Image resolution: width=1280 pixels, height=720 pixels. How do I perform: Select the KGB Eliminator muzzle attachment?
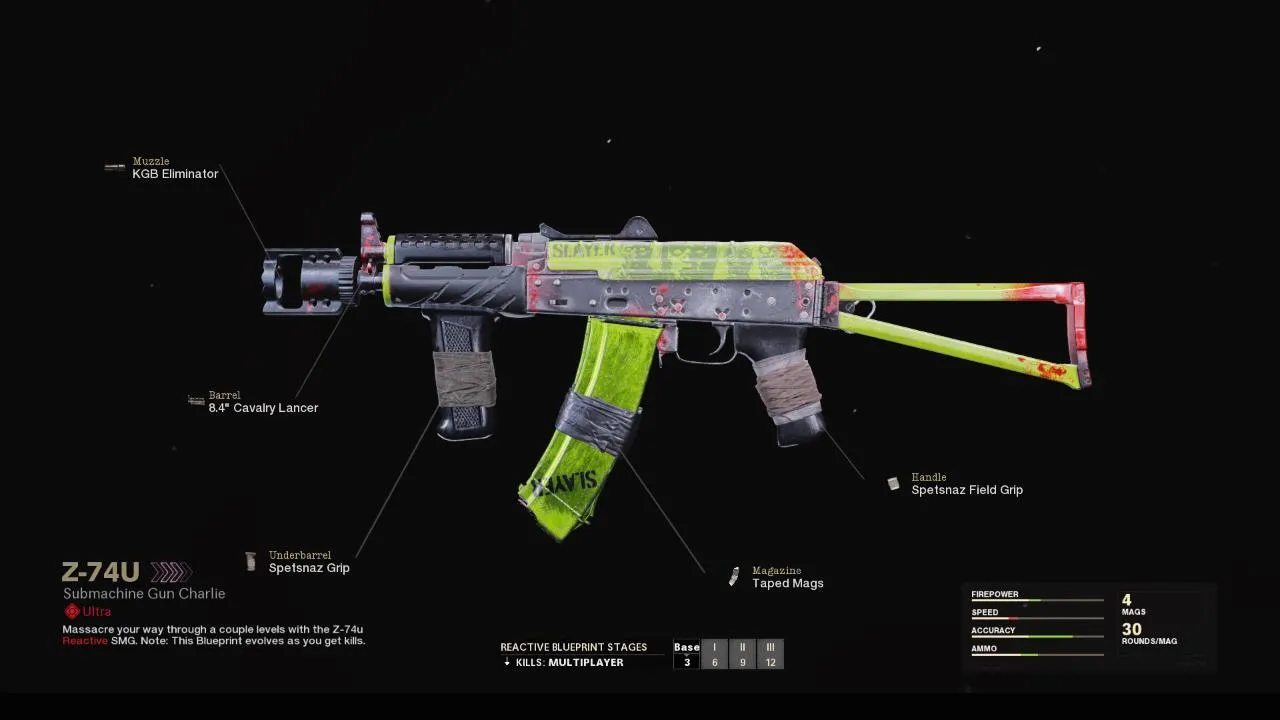click(175, 173)
